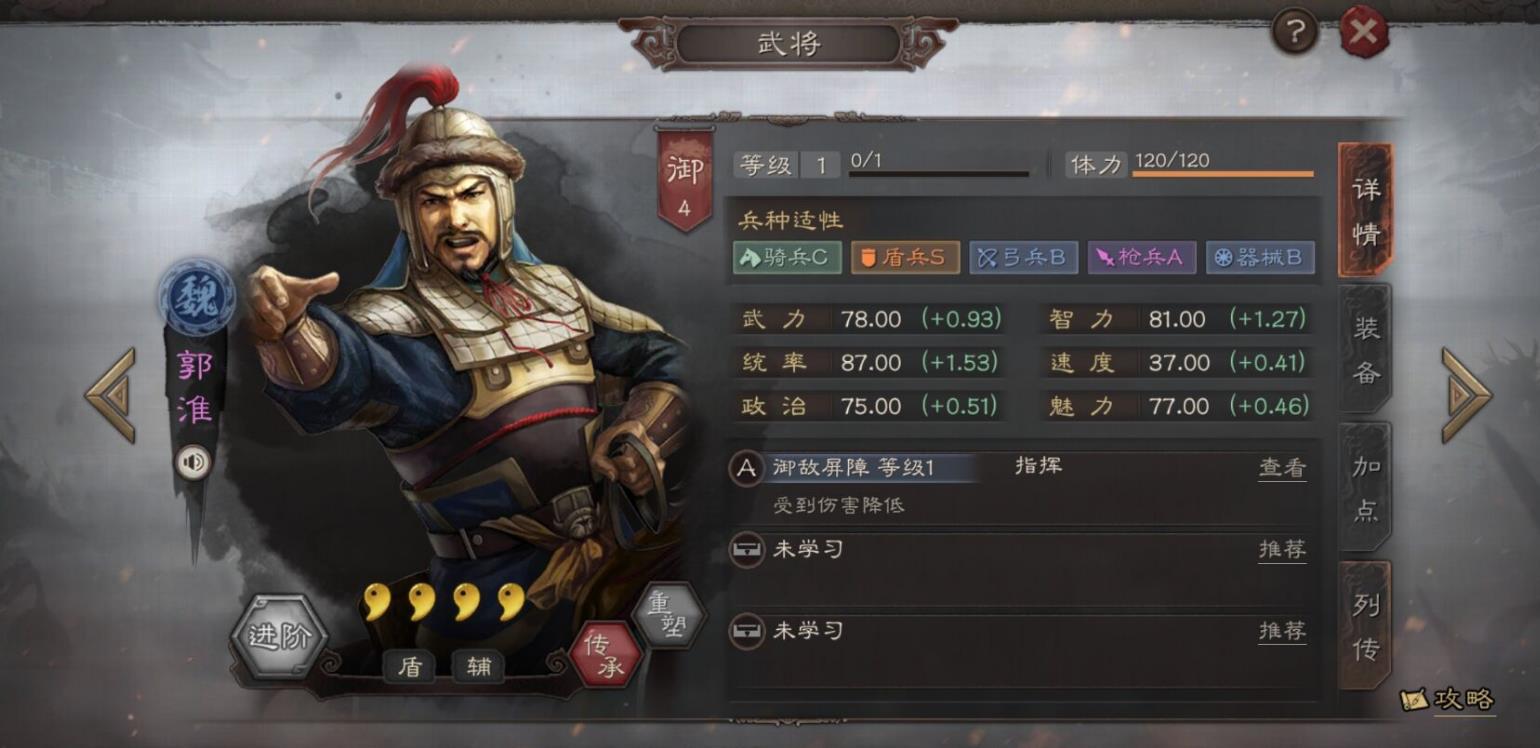Tap the 弓兵B archer aptitude badge
The image size is (1540, 748).
tap(1023, 257)
